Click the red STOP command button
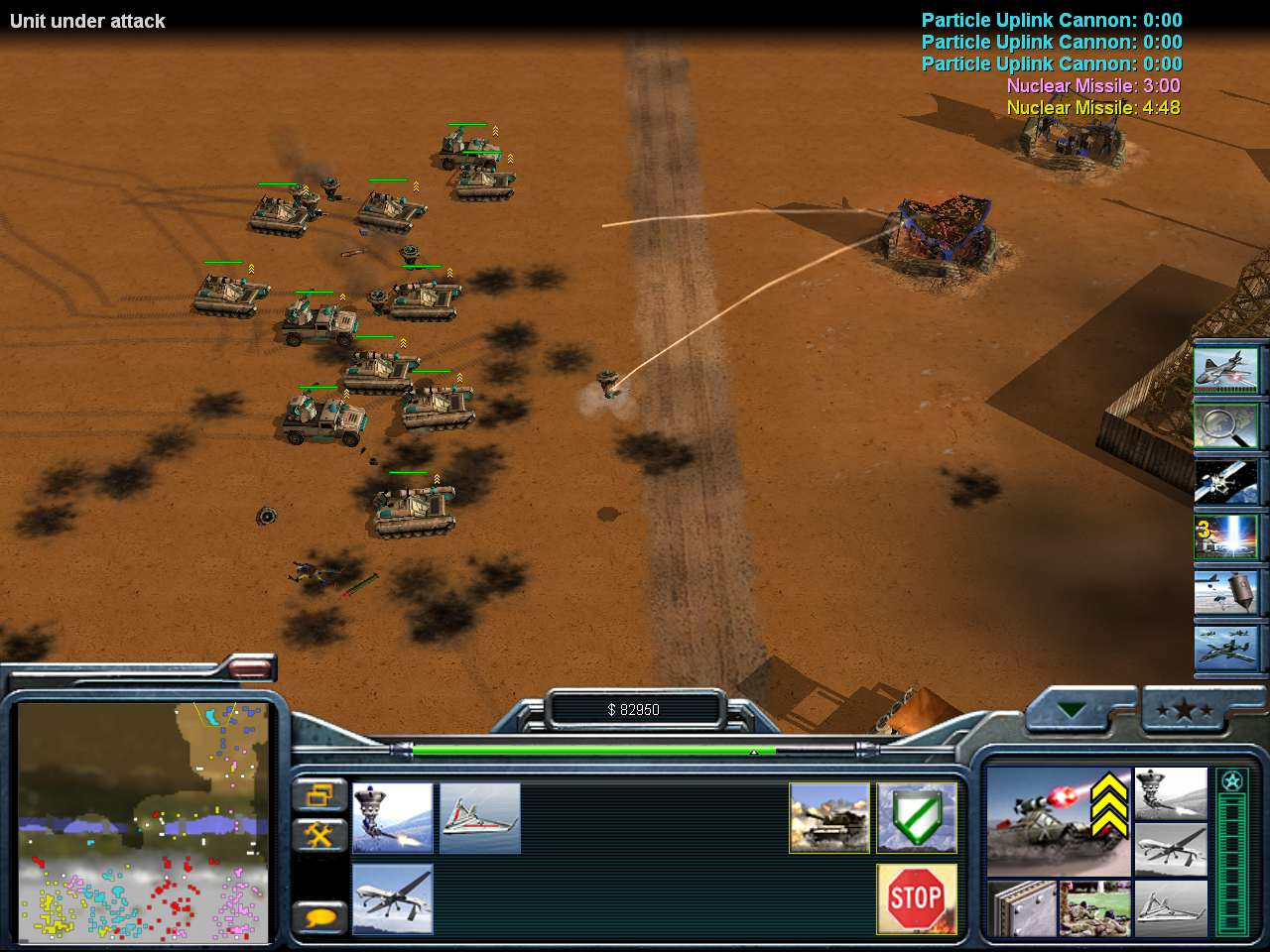The width and height of the screenshot is (1270, 952). (x=917, y=899)
